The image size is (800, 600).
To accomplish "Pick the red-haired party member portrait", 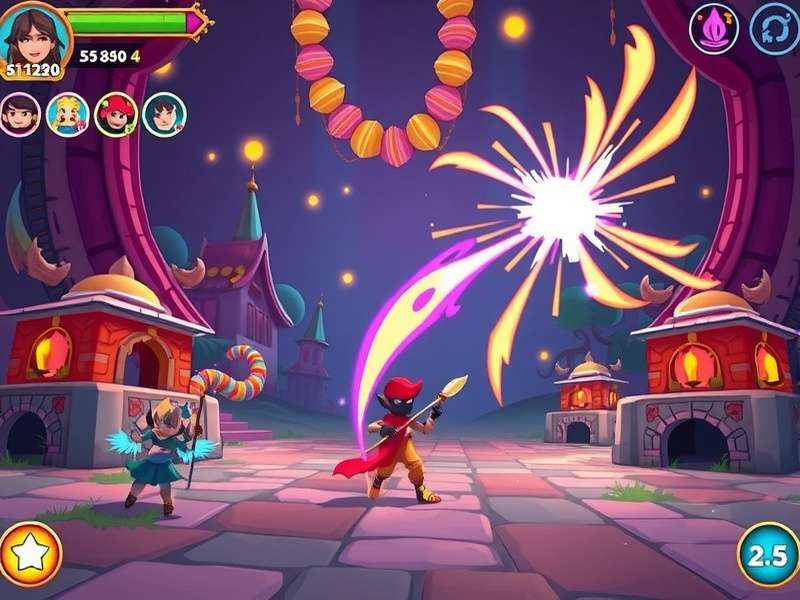I will [x=116, y=114].
